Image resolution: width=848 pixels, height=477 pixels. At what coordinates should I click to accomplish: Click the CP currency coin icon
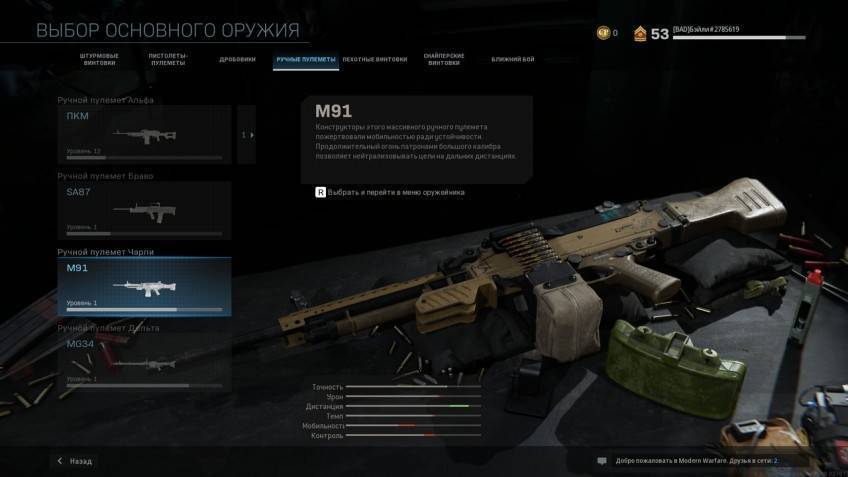click(x=602, y=33)
